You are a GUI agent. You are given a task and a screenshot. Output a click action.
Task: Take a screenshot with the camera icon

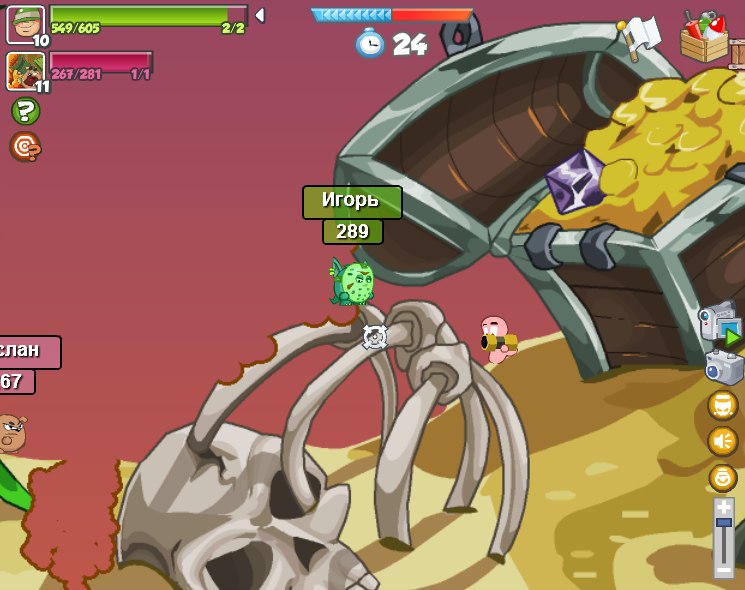(724, 367)
